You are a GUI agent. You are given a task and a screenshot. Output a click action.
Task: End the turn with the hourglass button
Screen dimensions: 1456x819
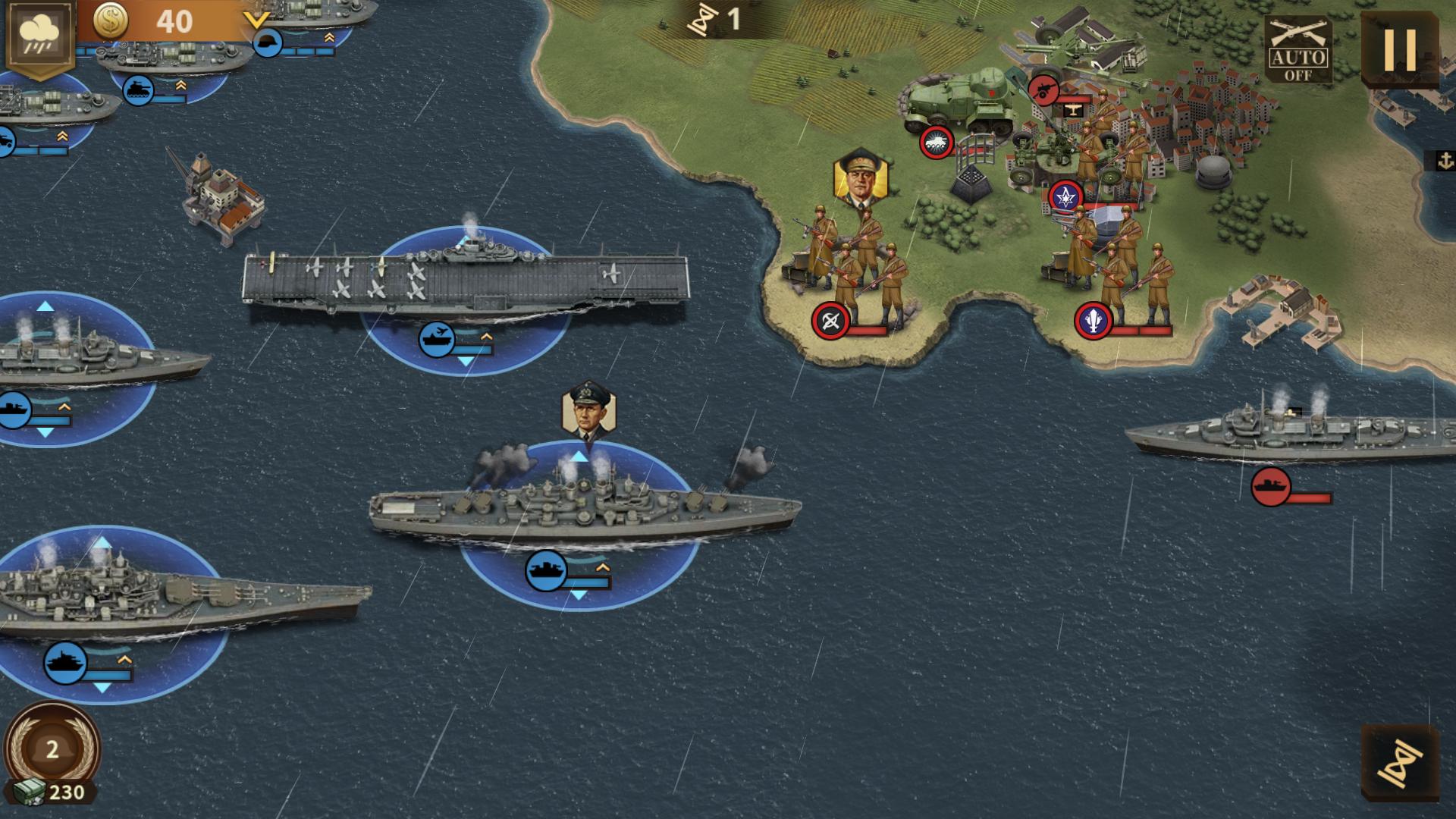click(1400, 762)
